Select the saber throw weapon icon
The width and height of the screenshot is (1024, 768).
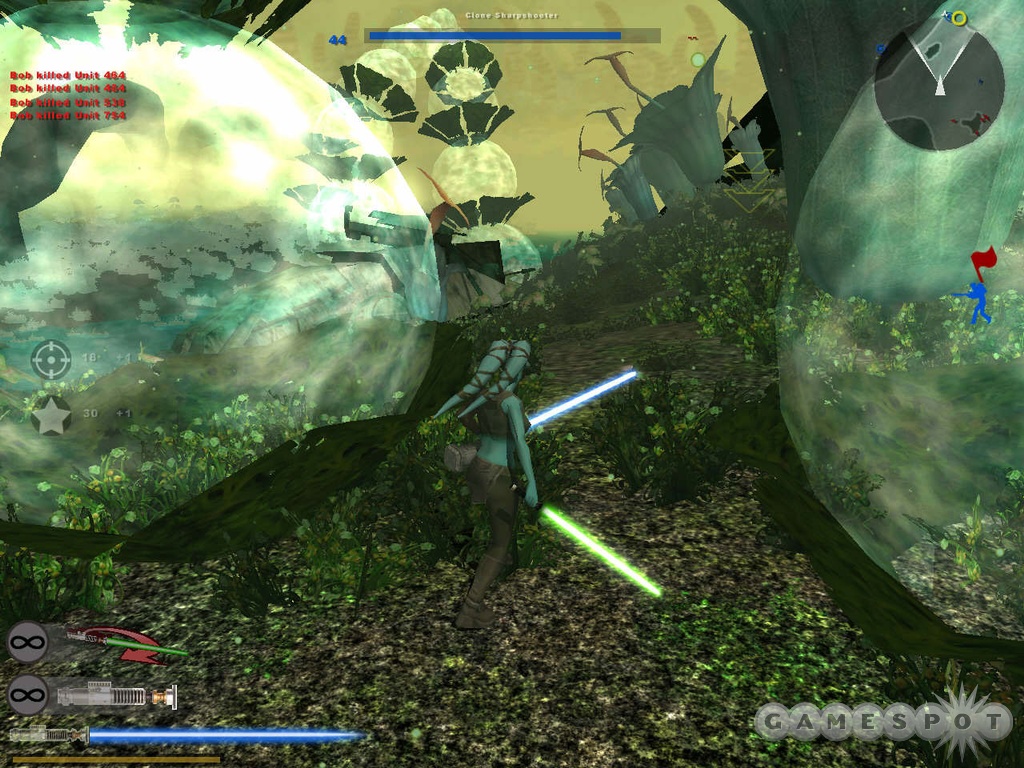pyautogui.click(x=126, y=643)
